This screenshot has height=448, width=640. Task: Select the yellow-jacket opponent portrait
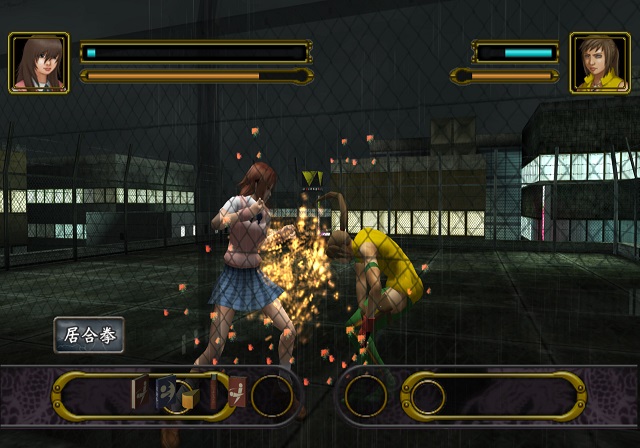click(600, 62)
